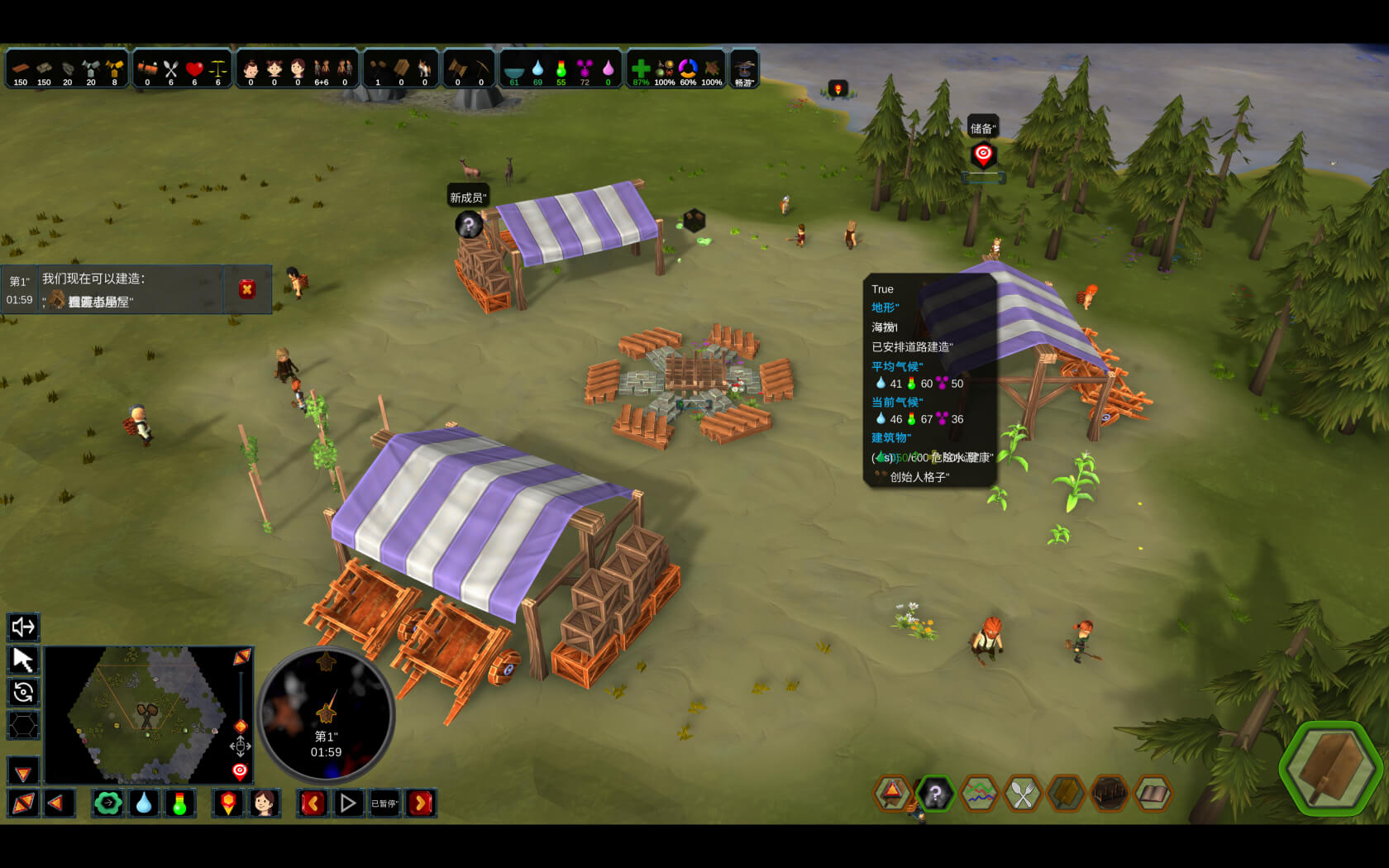Click the large green build hexagon

[1331, 769]
